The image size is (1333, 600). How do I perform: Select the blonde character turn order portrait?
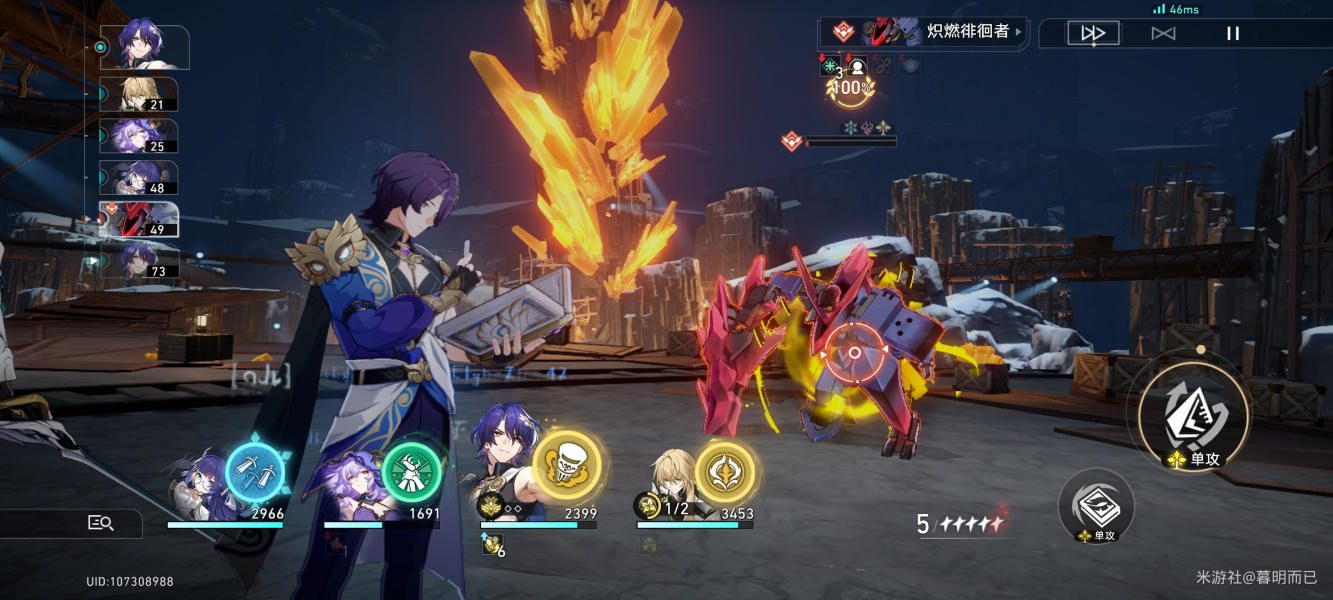coord(141,95)
